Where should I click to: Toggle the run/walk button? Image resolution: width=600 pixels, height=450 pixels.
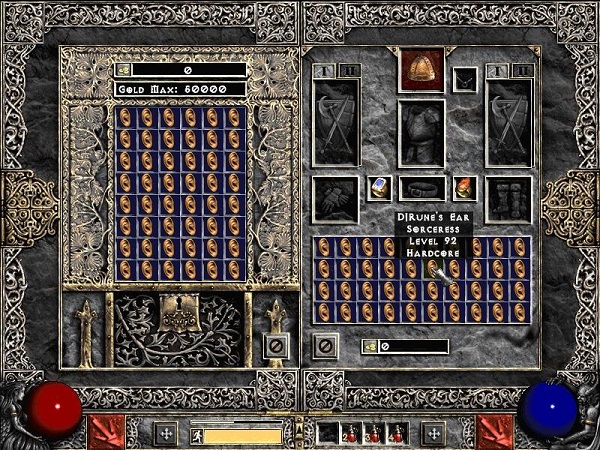pos(197,435)
